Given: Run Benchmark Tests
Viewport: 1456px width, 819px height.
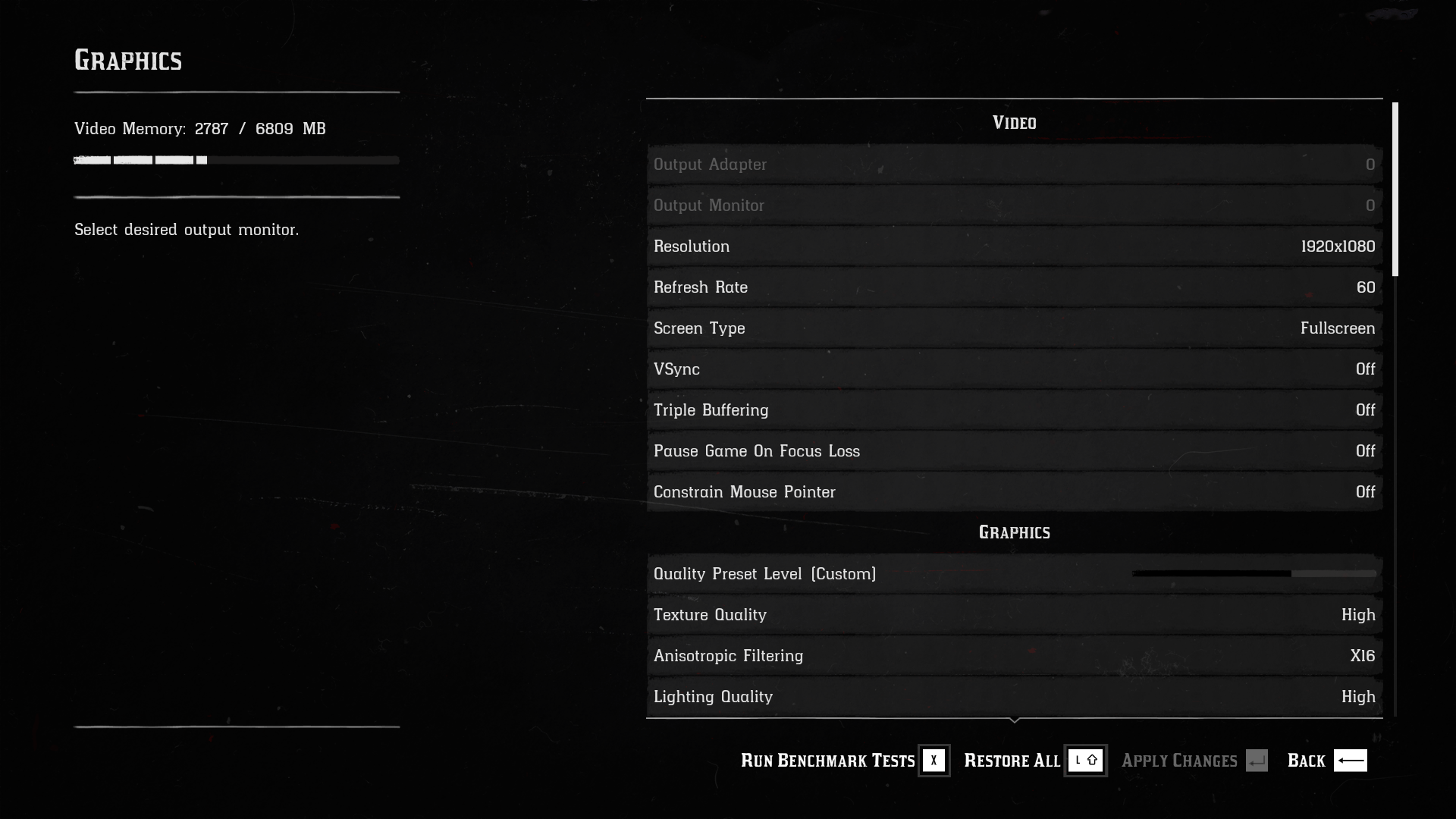Looking at the screenshot, I should 843,761.
